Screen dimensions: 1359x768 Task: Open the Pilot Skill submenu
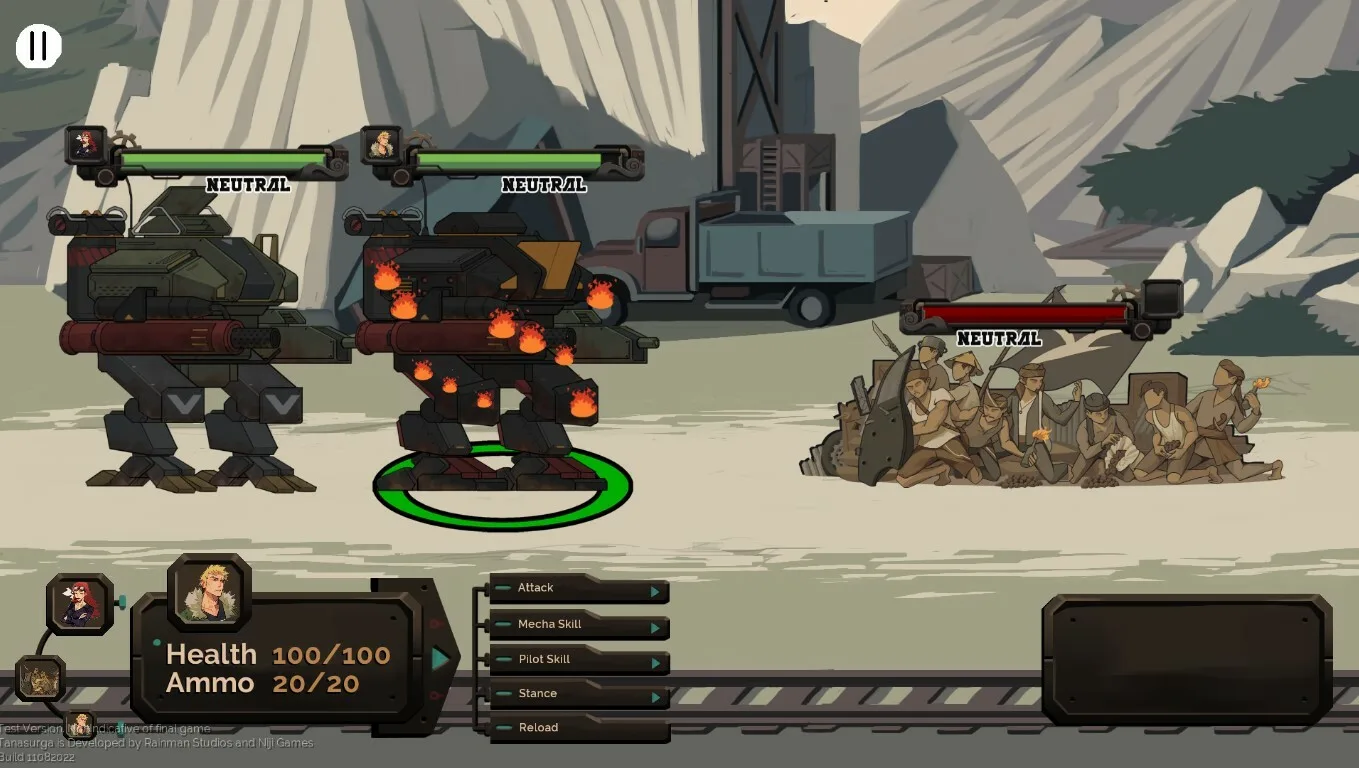tap(578, 660)
